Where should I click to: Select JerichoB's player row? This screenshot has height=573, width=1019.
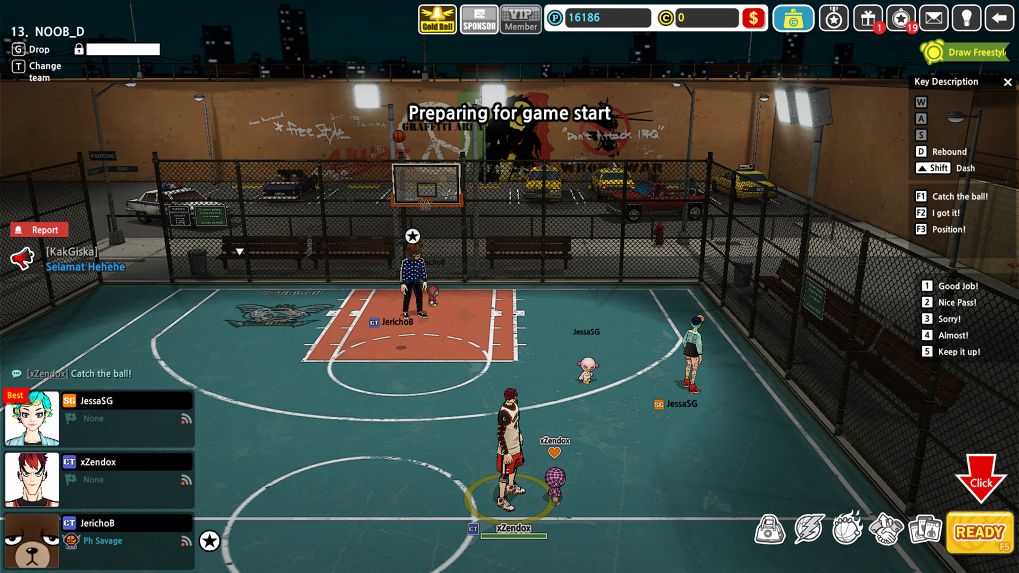tap(100, 540)
